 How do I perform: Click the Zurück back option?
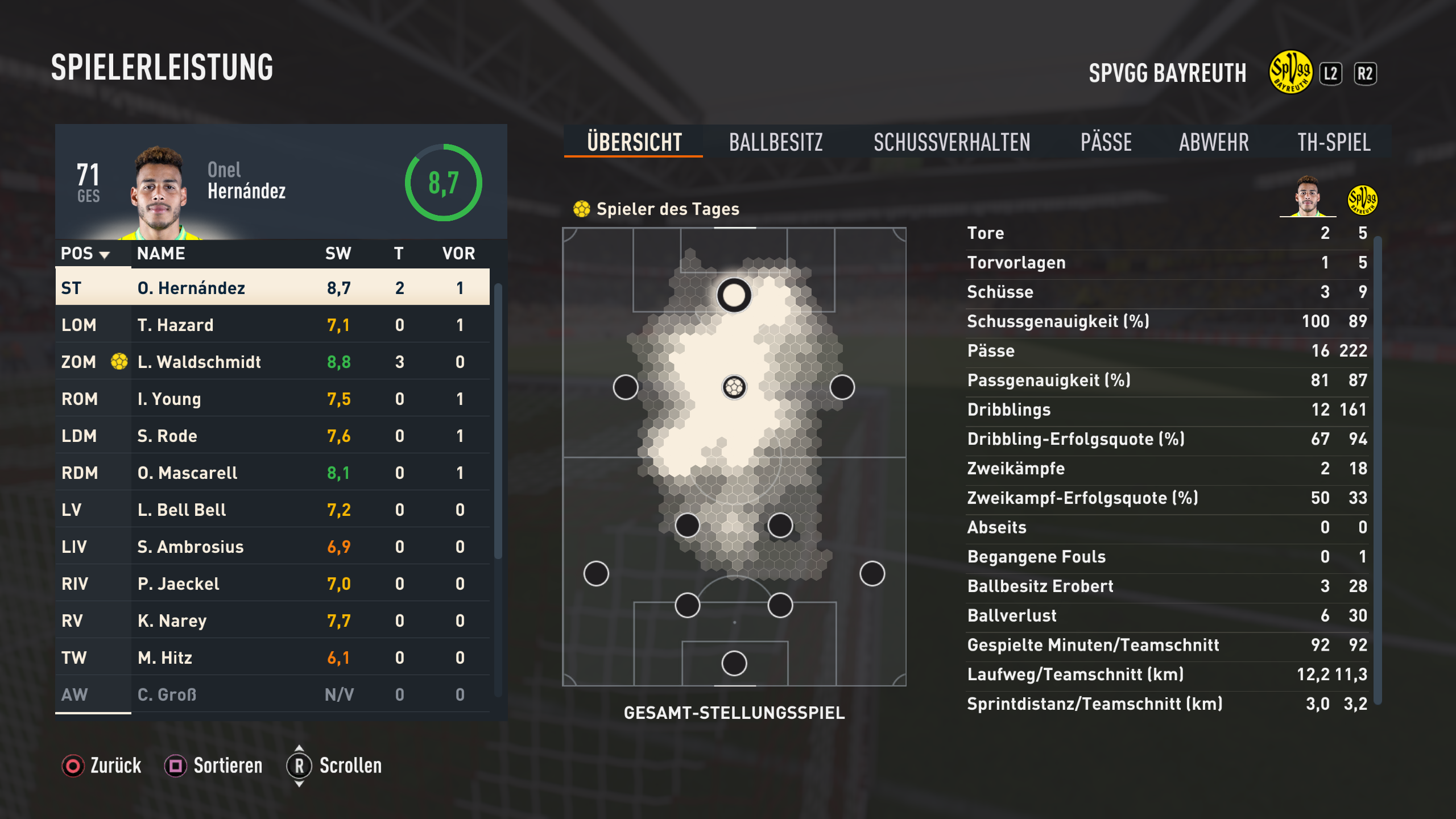[x=102, y=766]
